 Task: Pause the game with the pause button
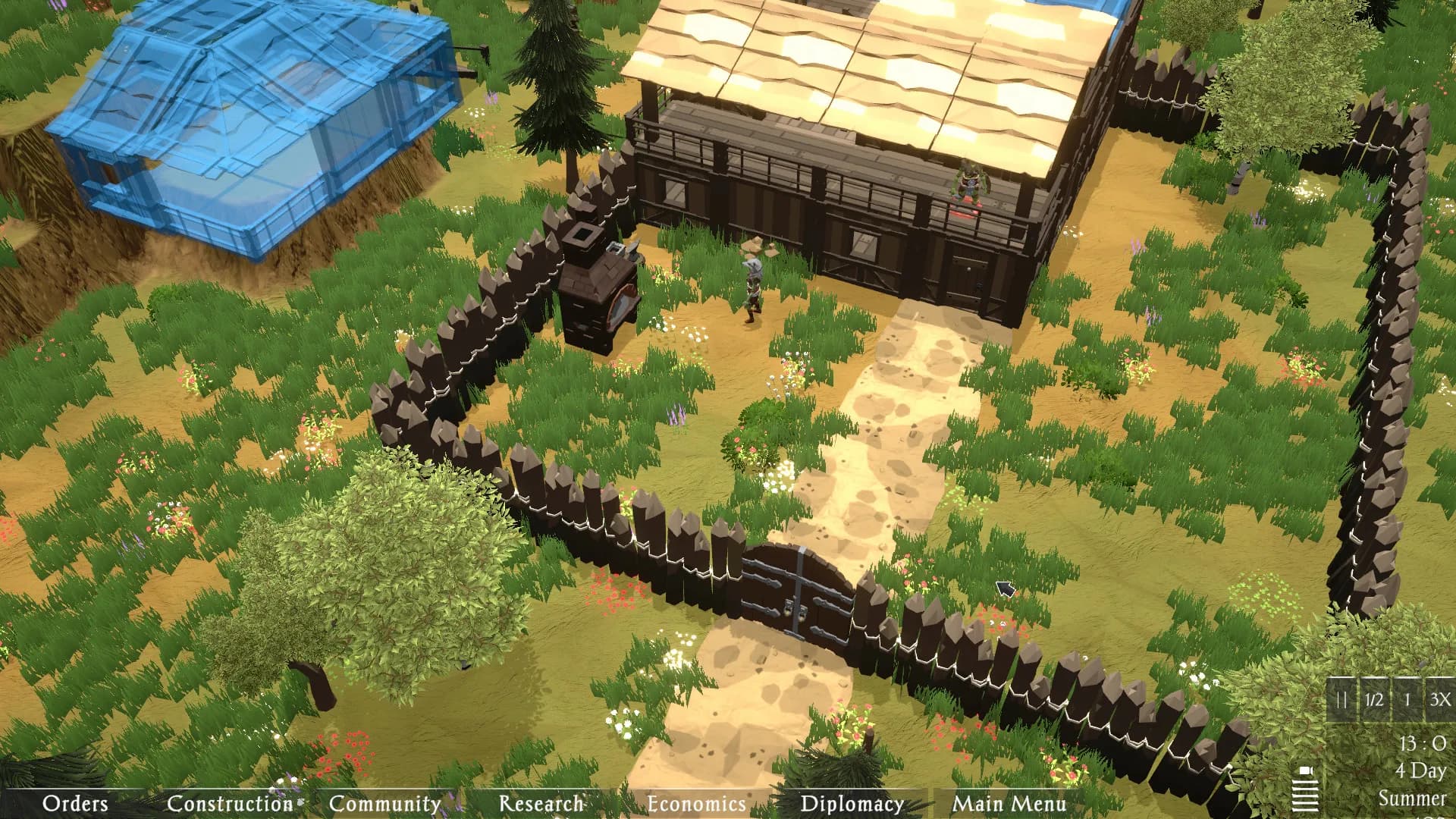pyautogui.click(x=1341, y=700)
